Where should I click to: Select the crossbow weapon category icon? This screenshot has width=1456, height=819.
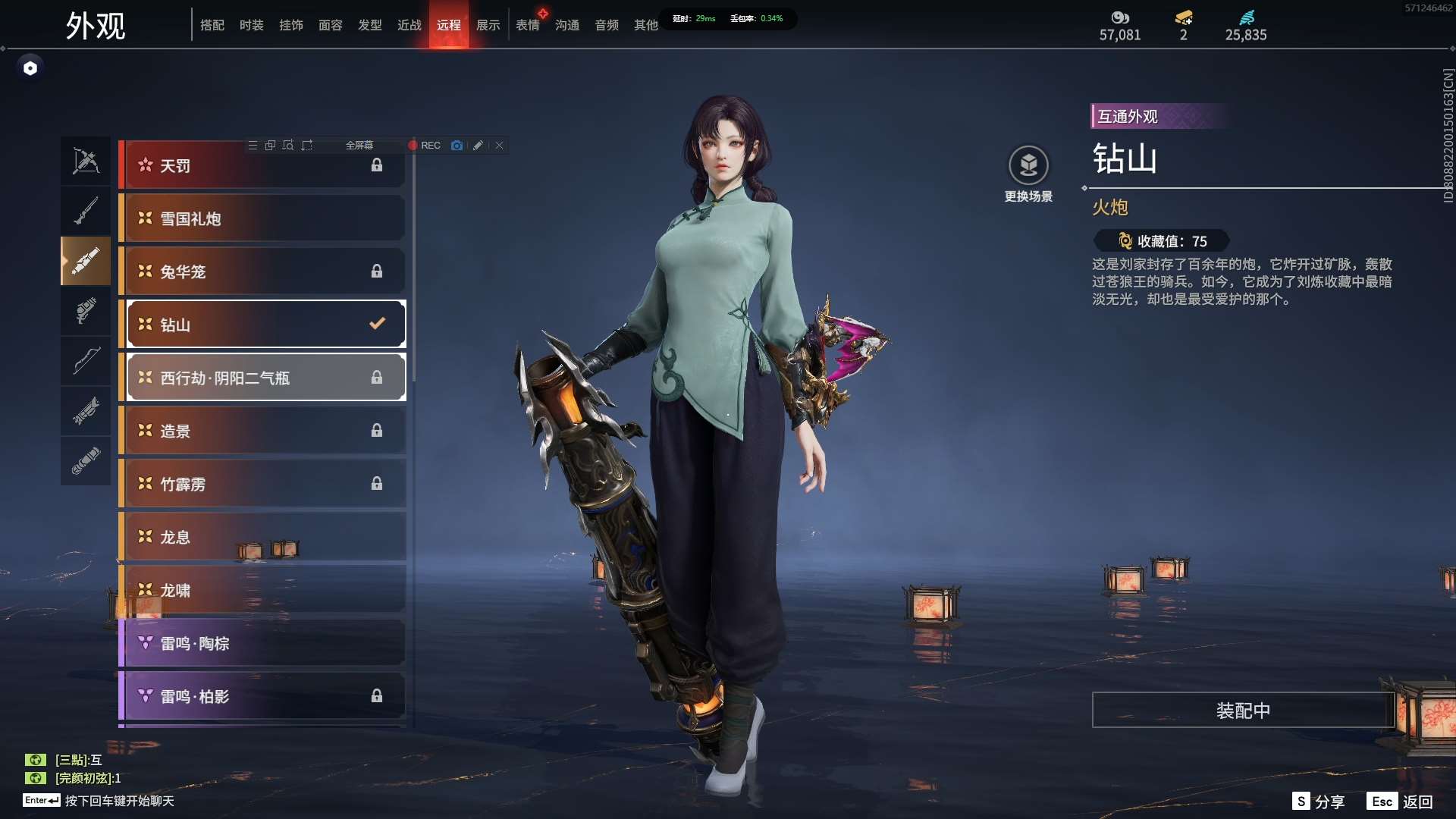tap(86, 161)
